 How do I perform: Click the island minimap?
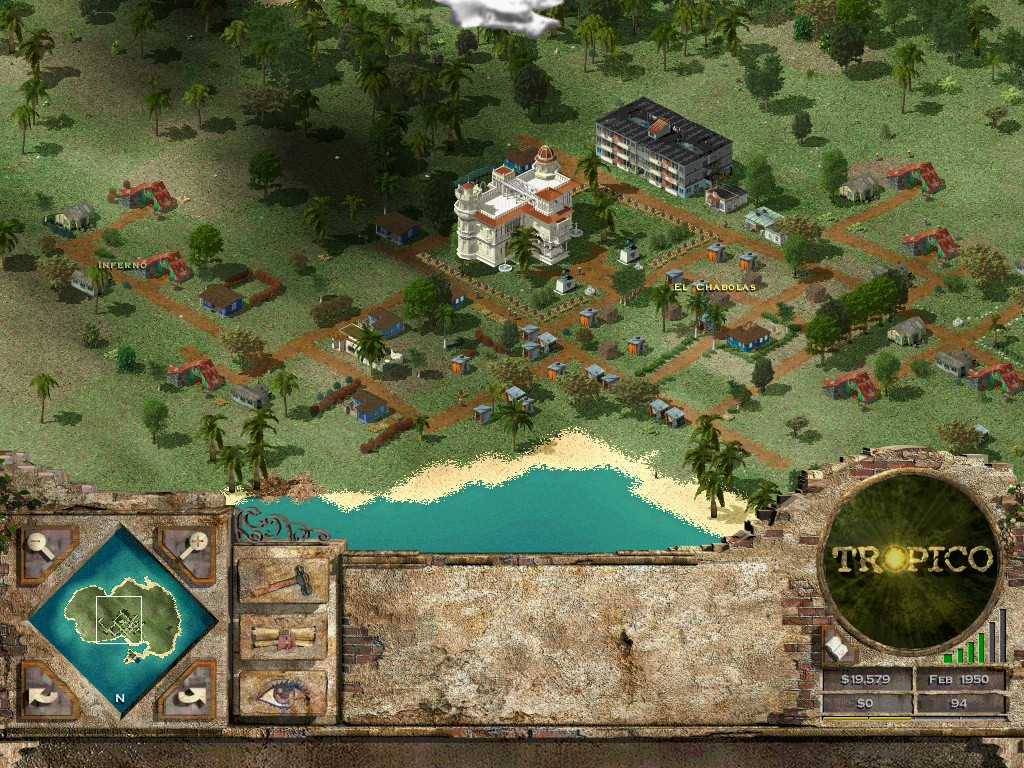pyautogui.click(x=122, y=619)
